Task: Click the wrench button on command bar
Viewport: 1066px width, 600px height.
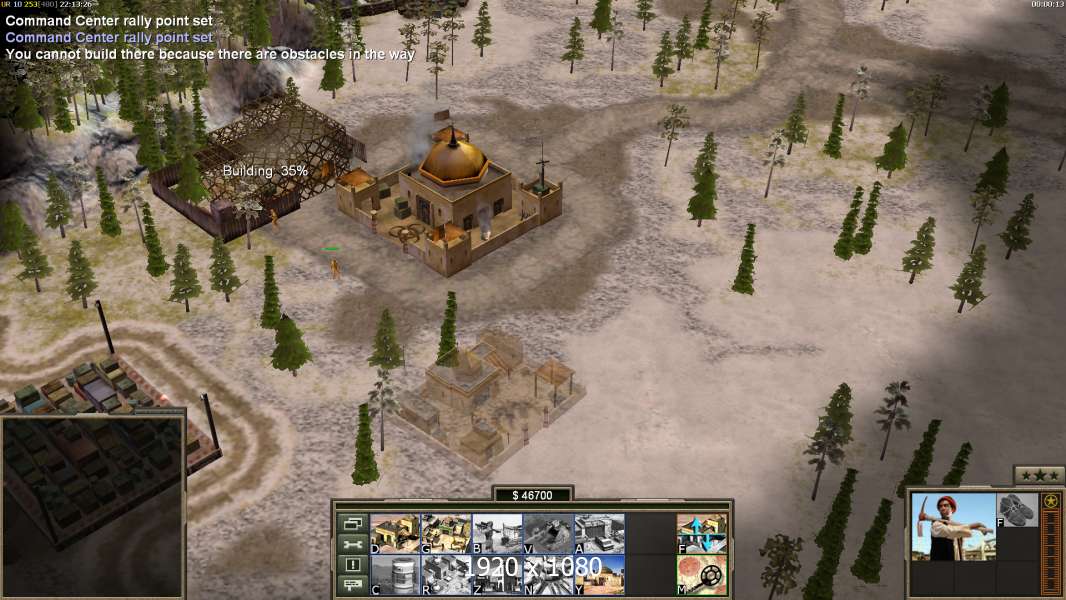Action: click(353, 544)
